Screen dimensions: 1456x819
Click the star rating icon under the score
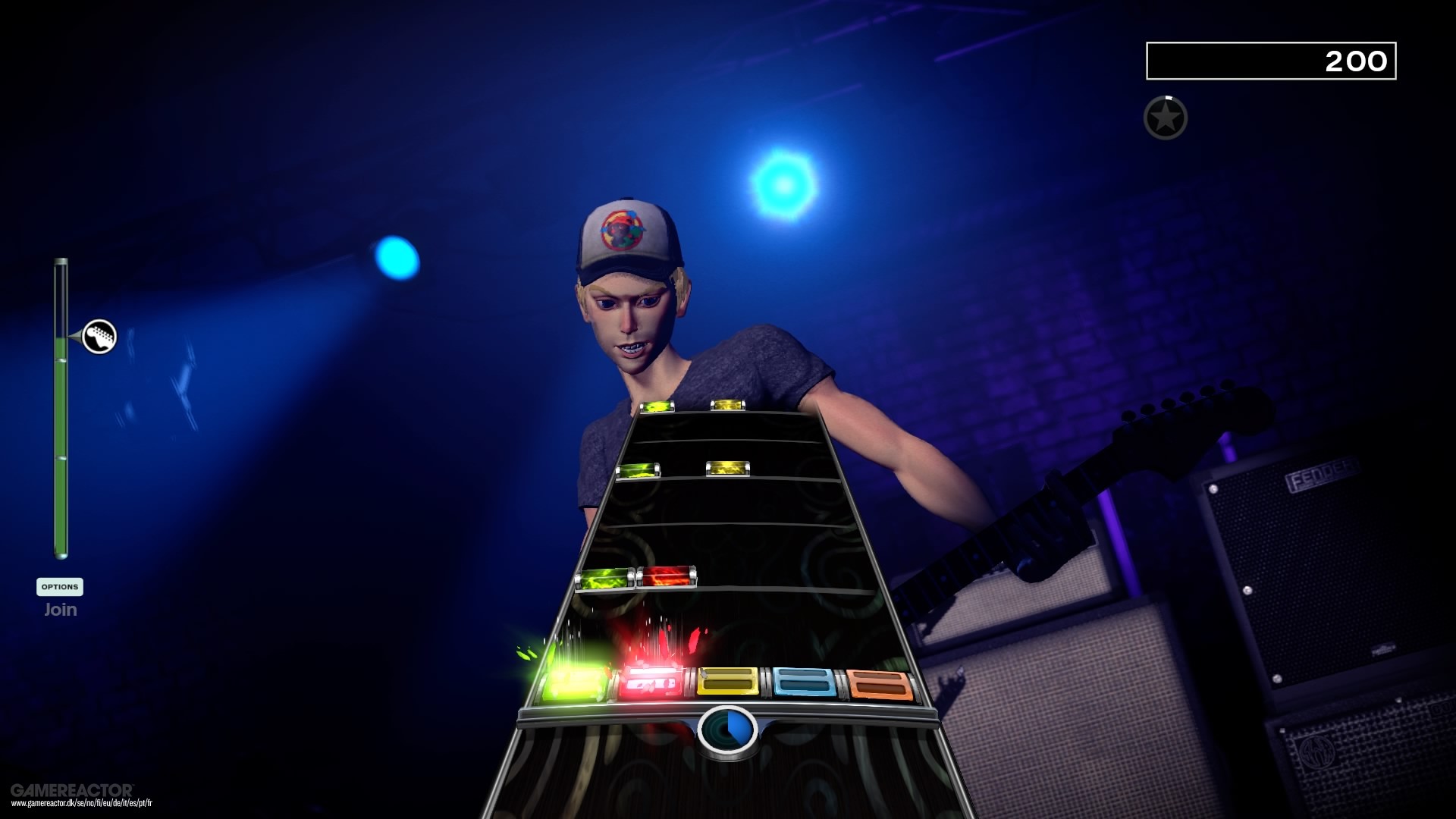point(1165,117)
